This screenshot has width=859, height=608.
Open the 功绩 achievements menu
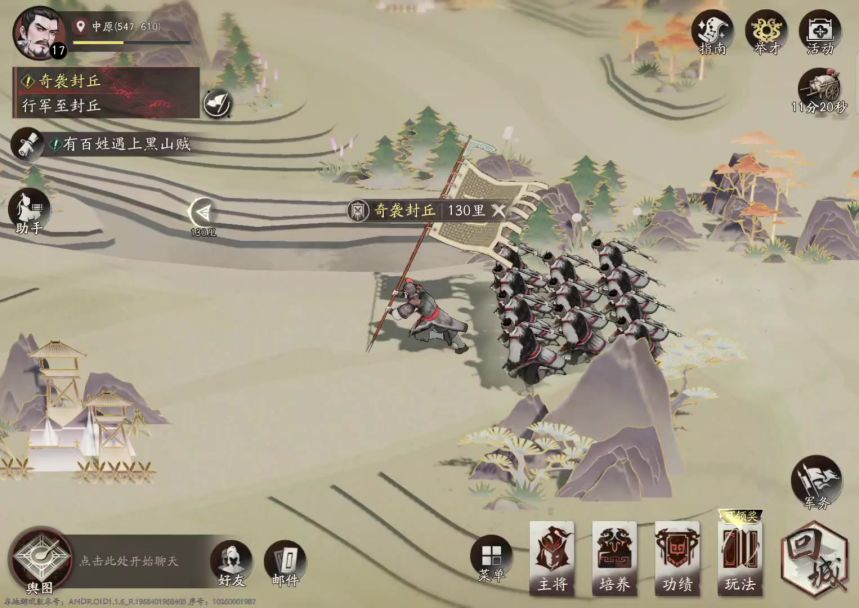click(x=677, y=557)
